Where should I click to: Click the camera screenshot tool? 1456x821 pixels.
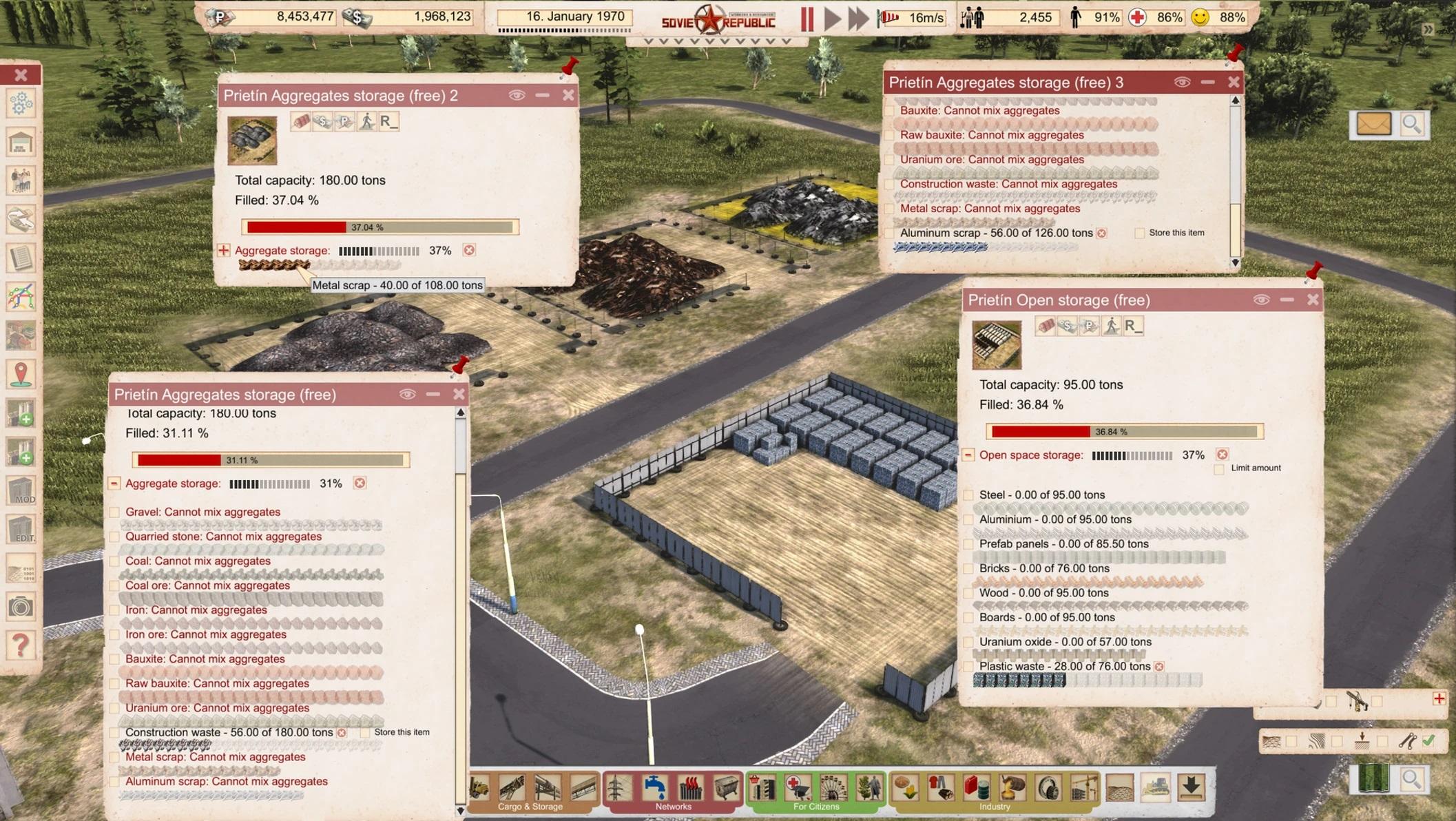click(x=21, y=607)
